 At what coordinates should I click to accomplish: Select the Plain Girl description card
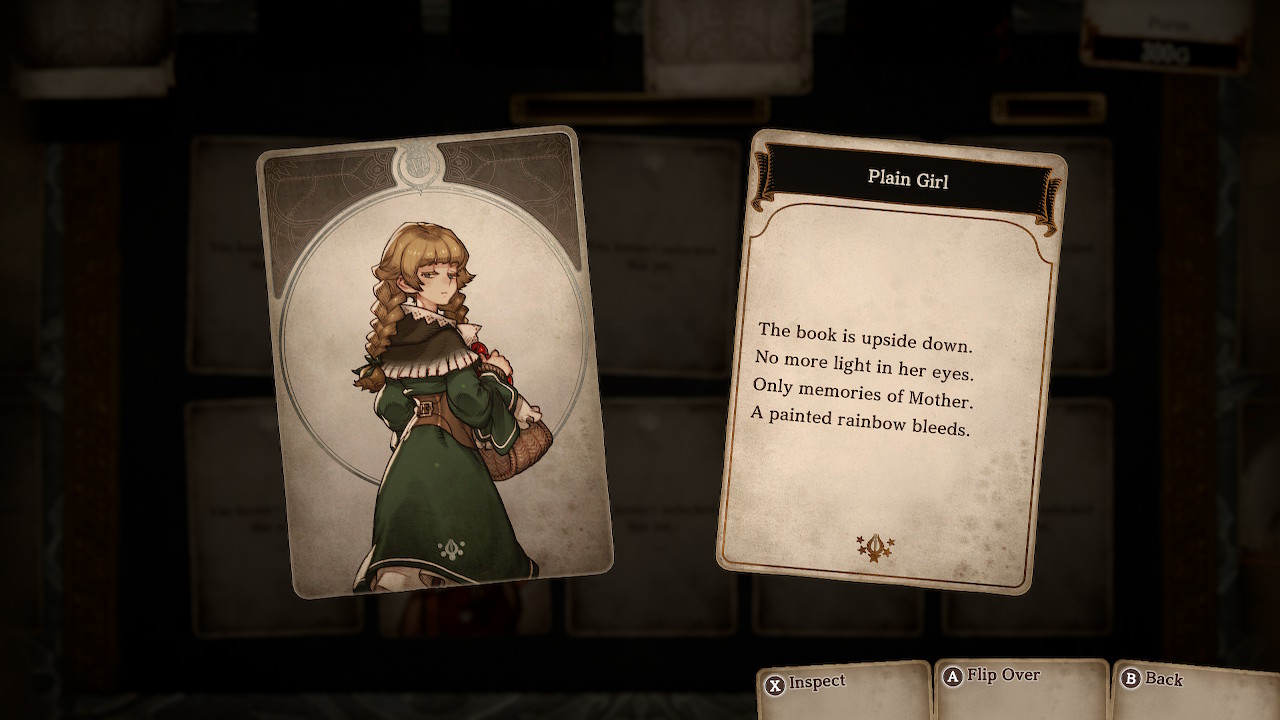pyautogui.click(x=892, y=360)
